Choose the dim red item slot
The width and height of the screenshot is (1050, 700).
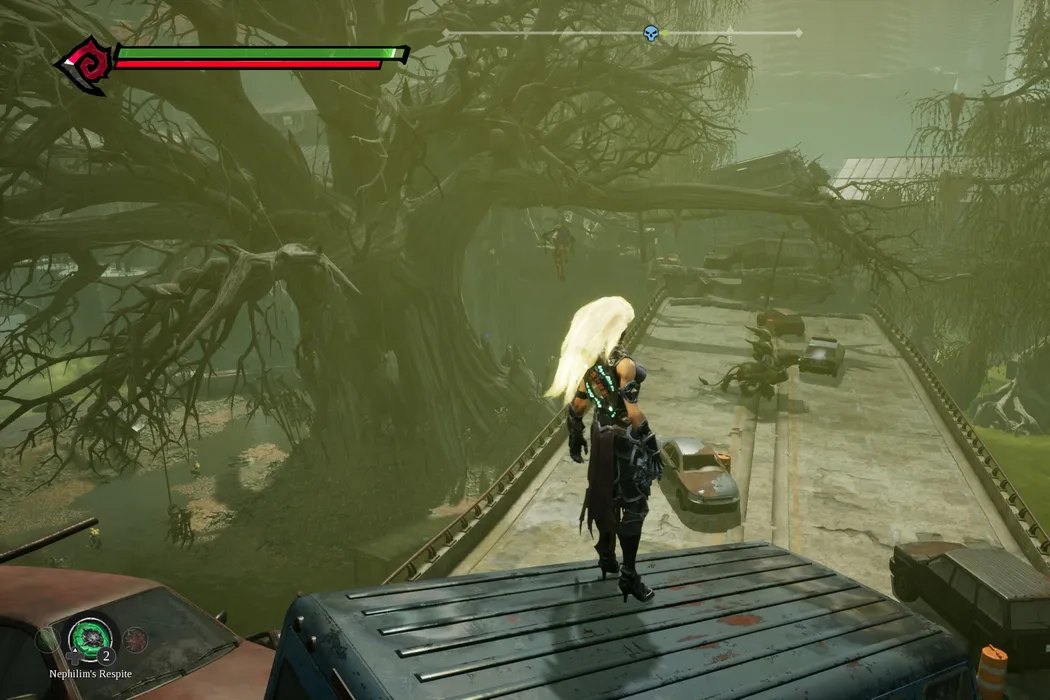pos(135,639)
